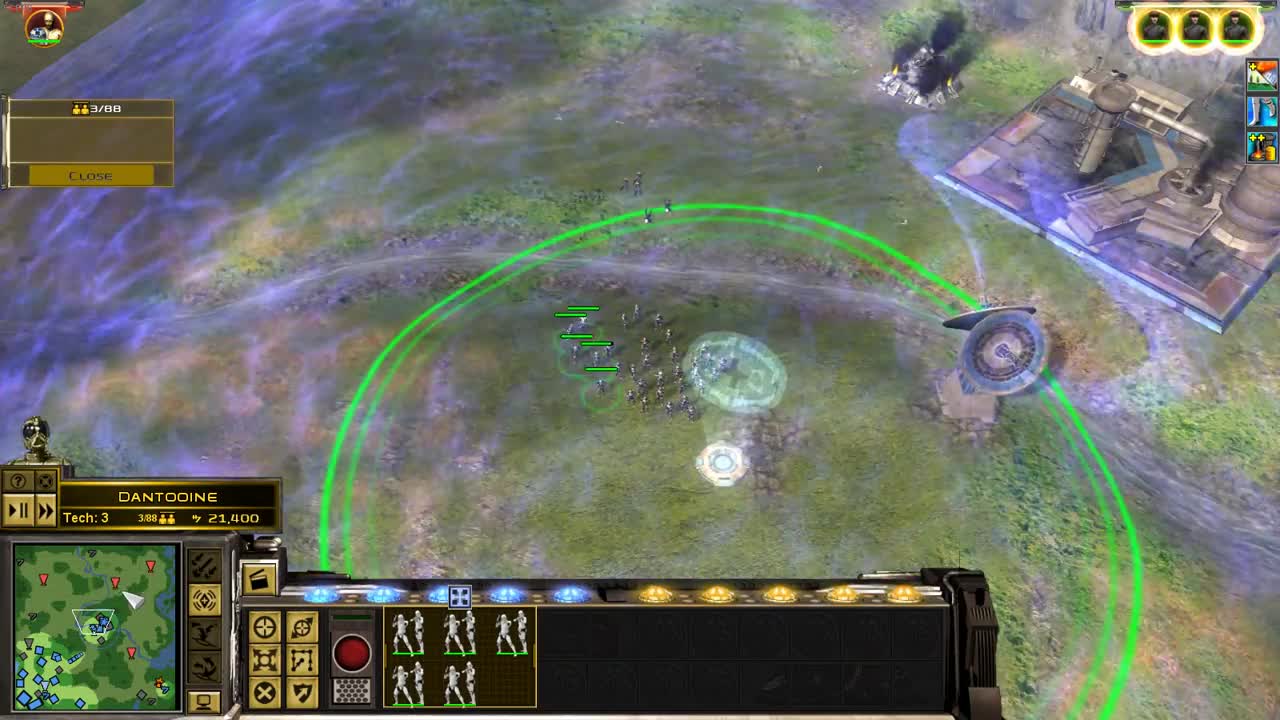Image resolution: width=1280 pixels, height=720 pixels.
Task: Select the move command arrow icon
Action: (302, 626)
